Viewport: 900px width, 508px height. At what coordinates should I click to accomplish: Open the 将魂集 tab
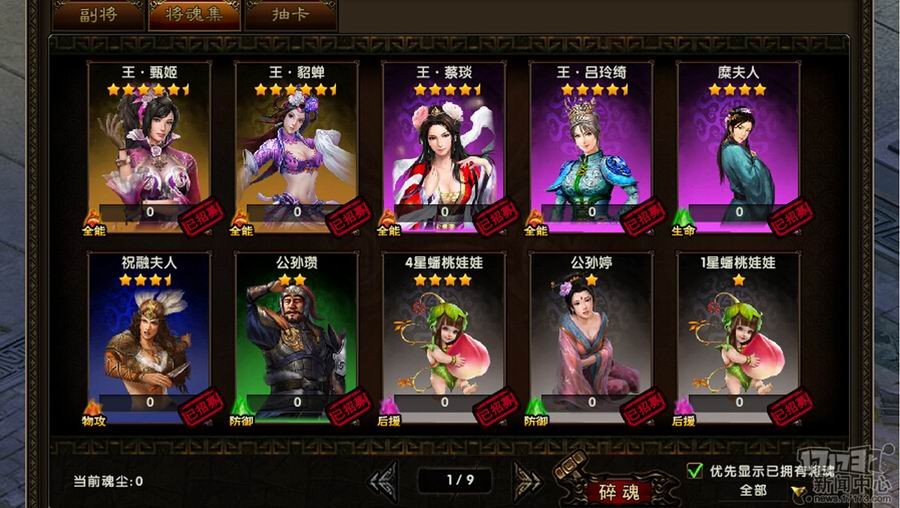click(193, 14)
